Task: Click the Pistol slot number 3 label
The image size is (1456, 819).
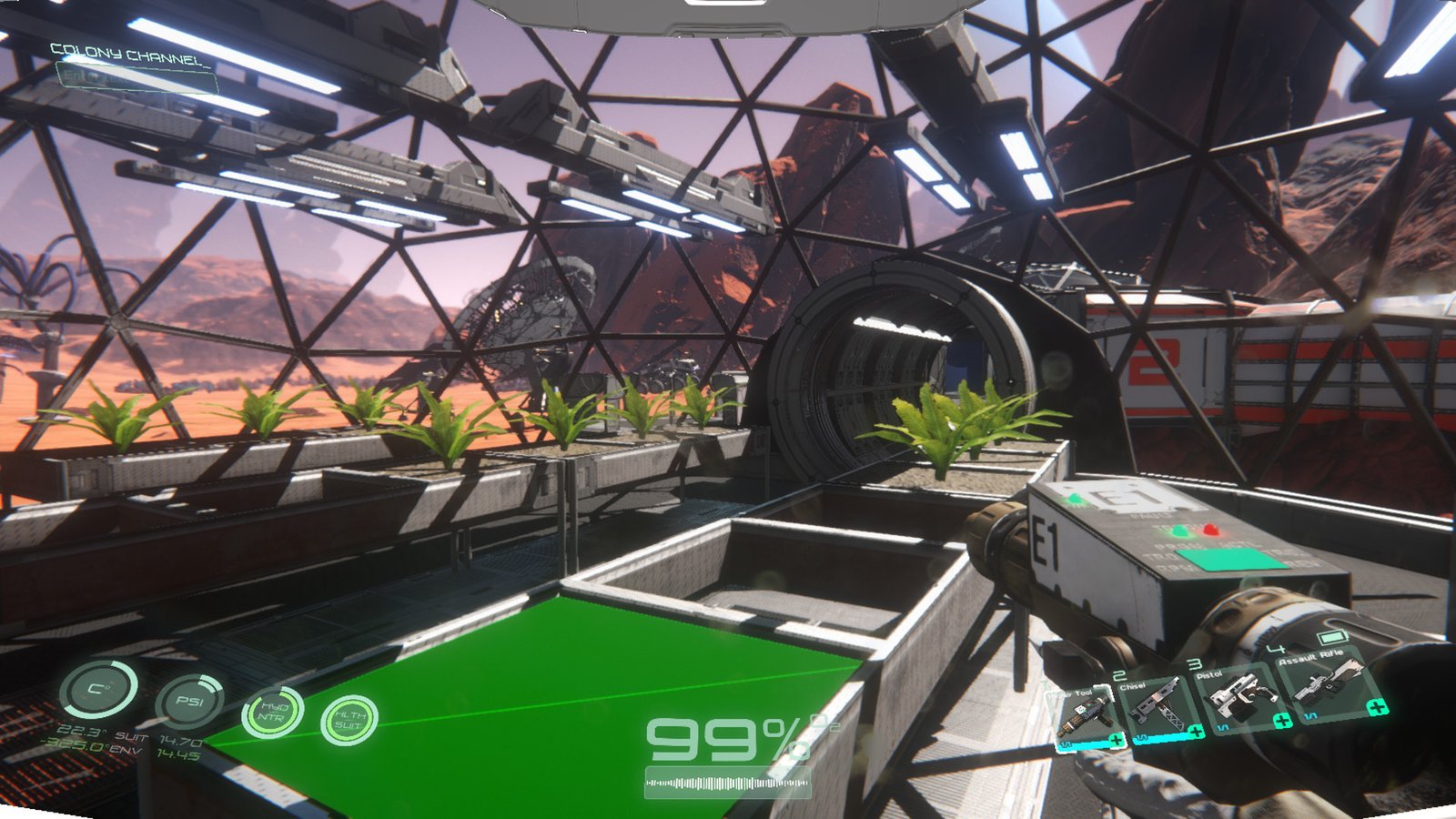Action: pyautogui.click(x=1195, y=663)
